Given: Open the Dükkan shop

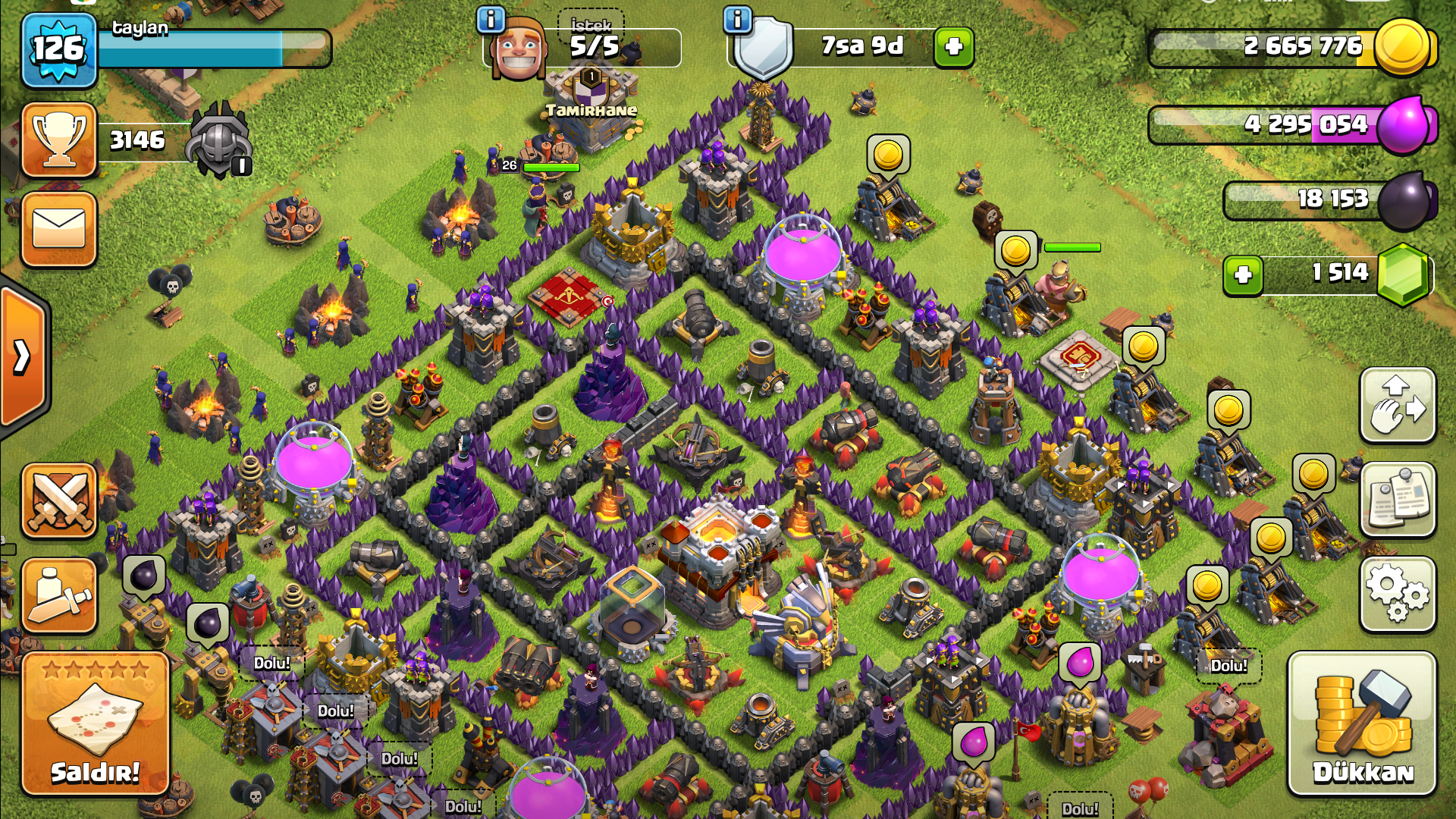Looking at the screenshot, I should point(1362,724).
